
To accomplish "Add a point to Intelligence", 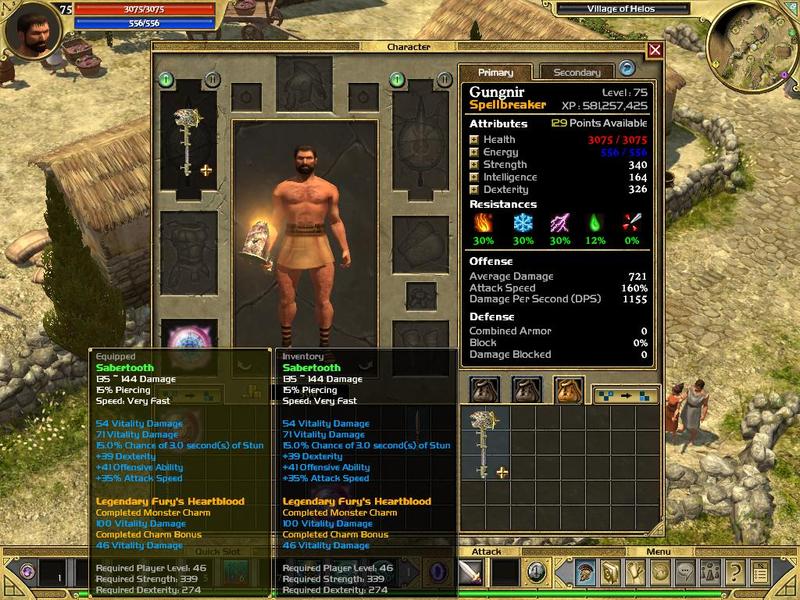I will pyautogui.click(x=475, y=177).
